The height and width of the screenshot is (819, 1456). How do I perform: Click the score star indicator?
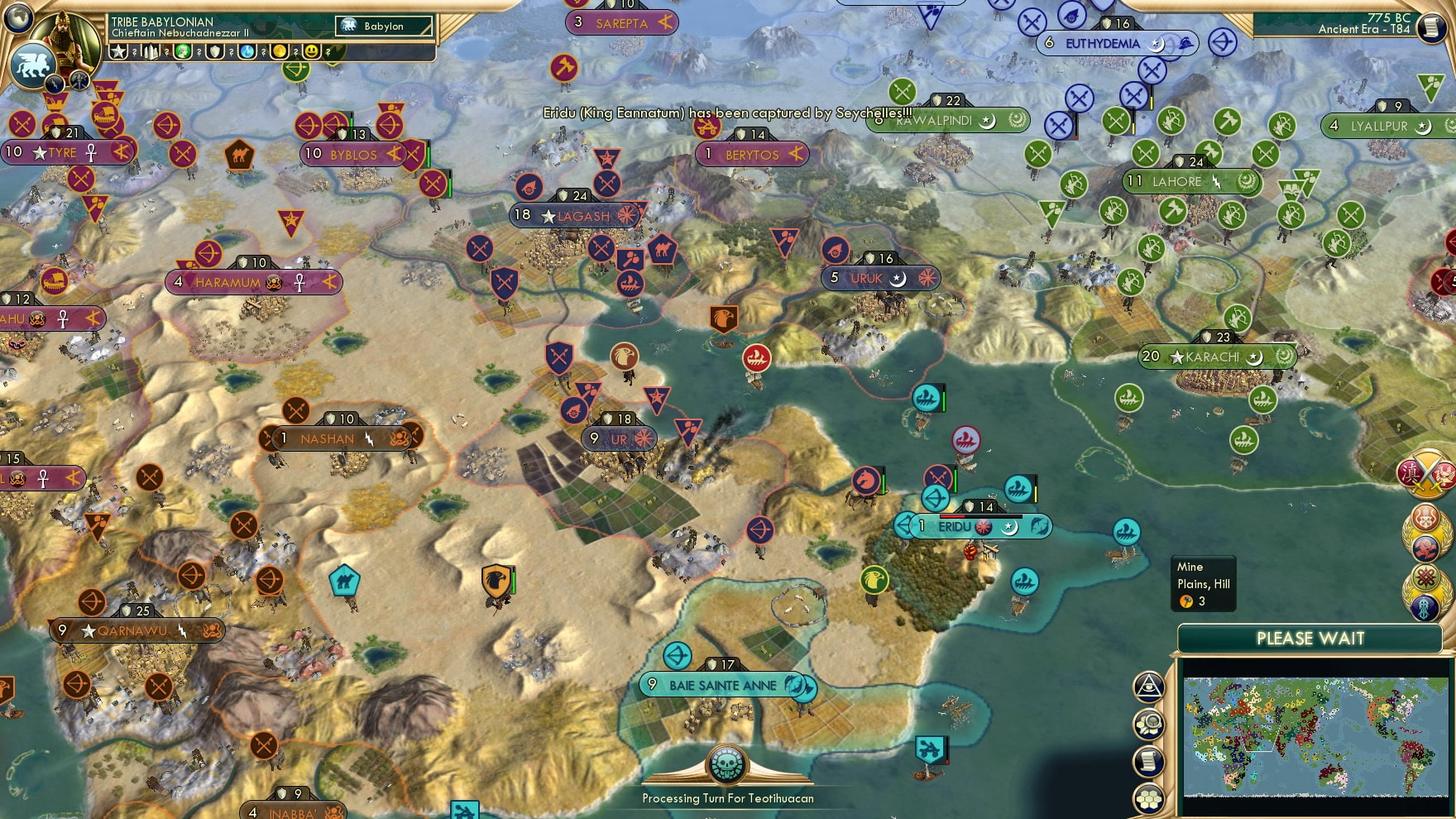click(x=118, y=52)
